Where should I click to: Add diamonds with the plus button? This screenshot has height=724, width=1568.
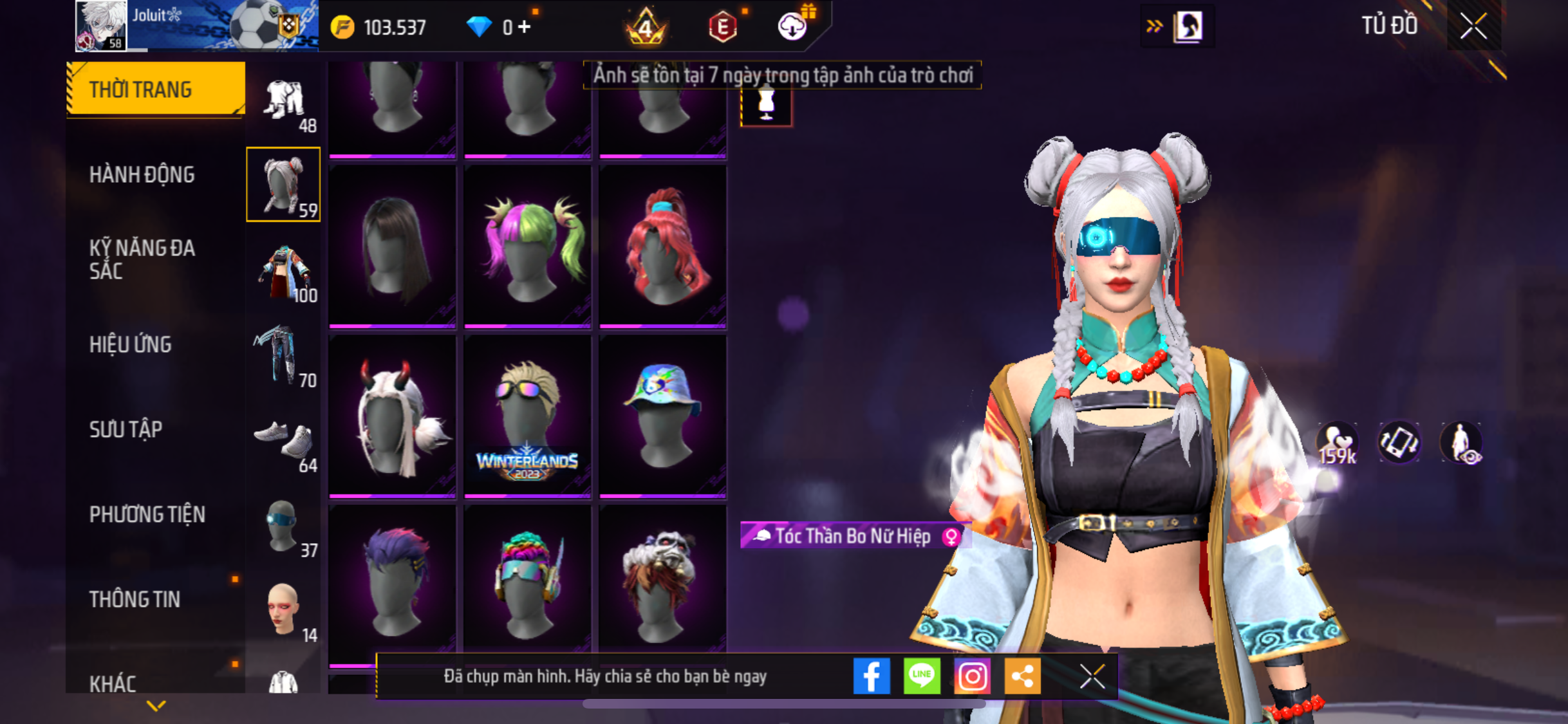click(525, 27)
